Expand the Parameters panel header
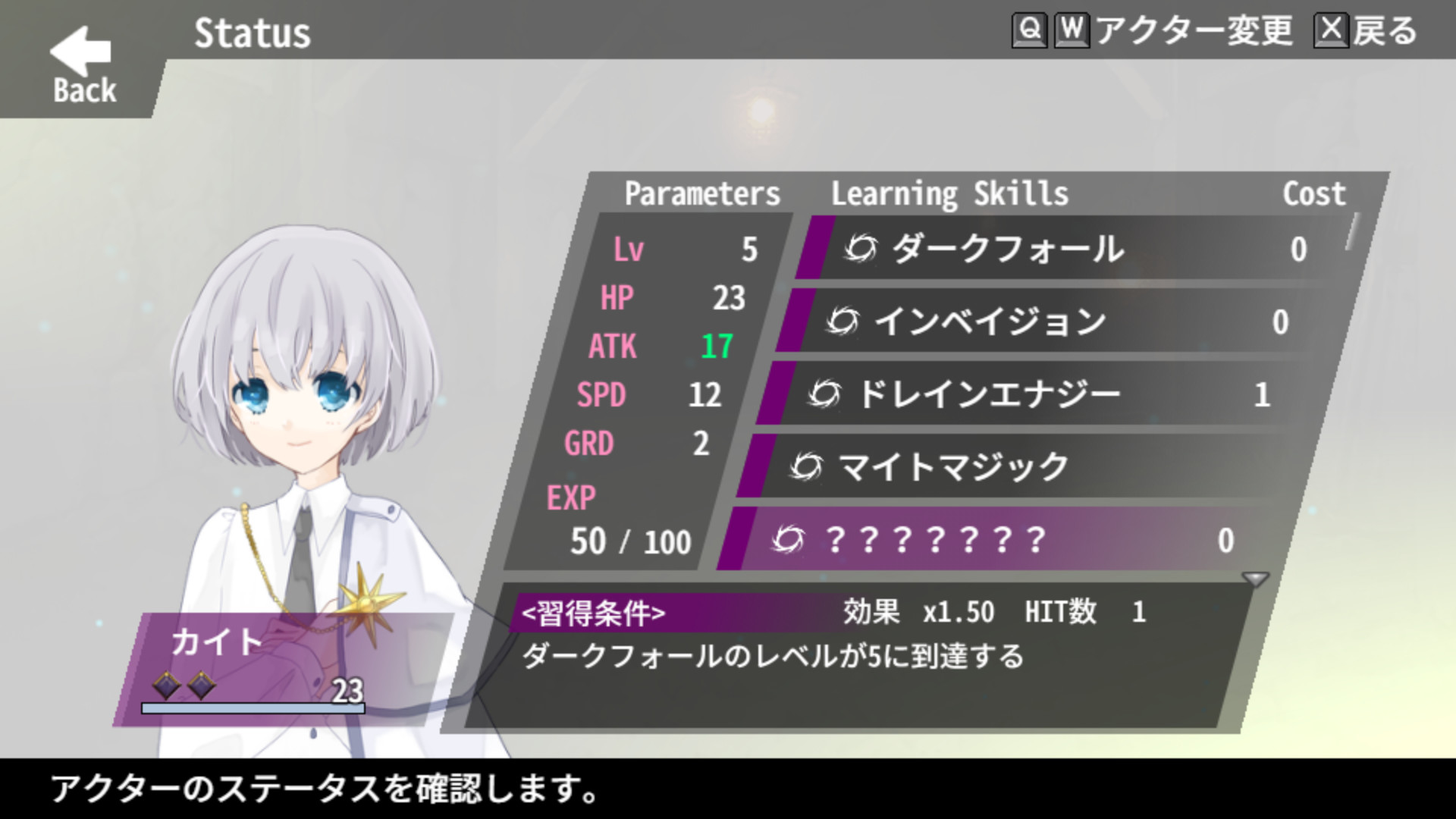This screenshot has width=1456, height=819. pos(701,193)
